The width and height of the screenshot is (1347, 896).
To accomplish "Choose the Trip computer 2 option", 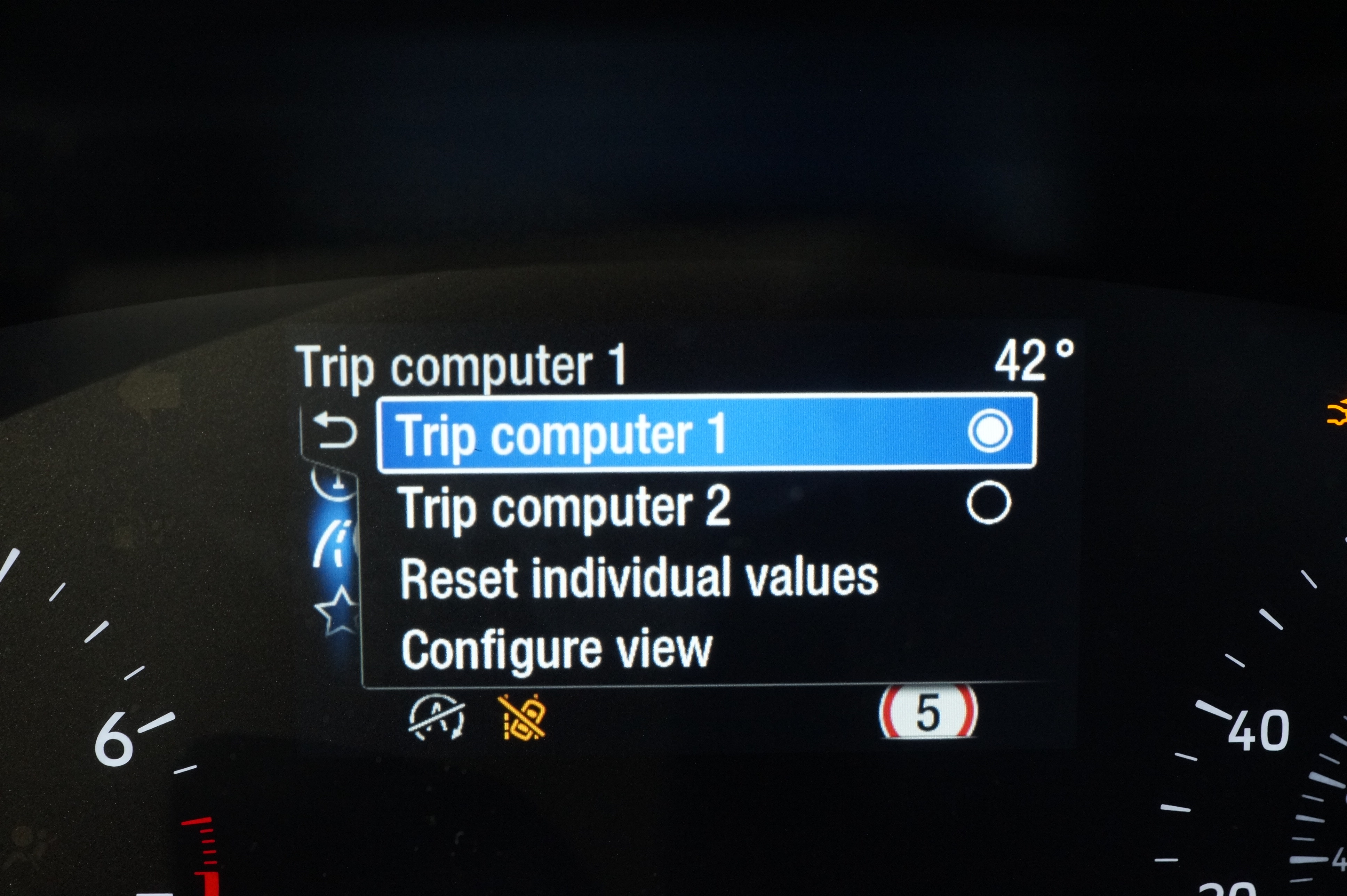I will (566, 506).
